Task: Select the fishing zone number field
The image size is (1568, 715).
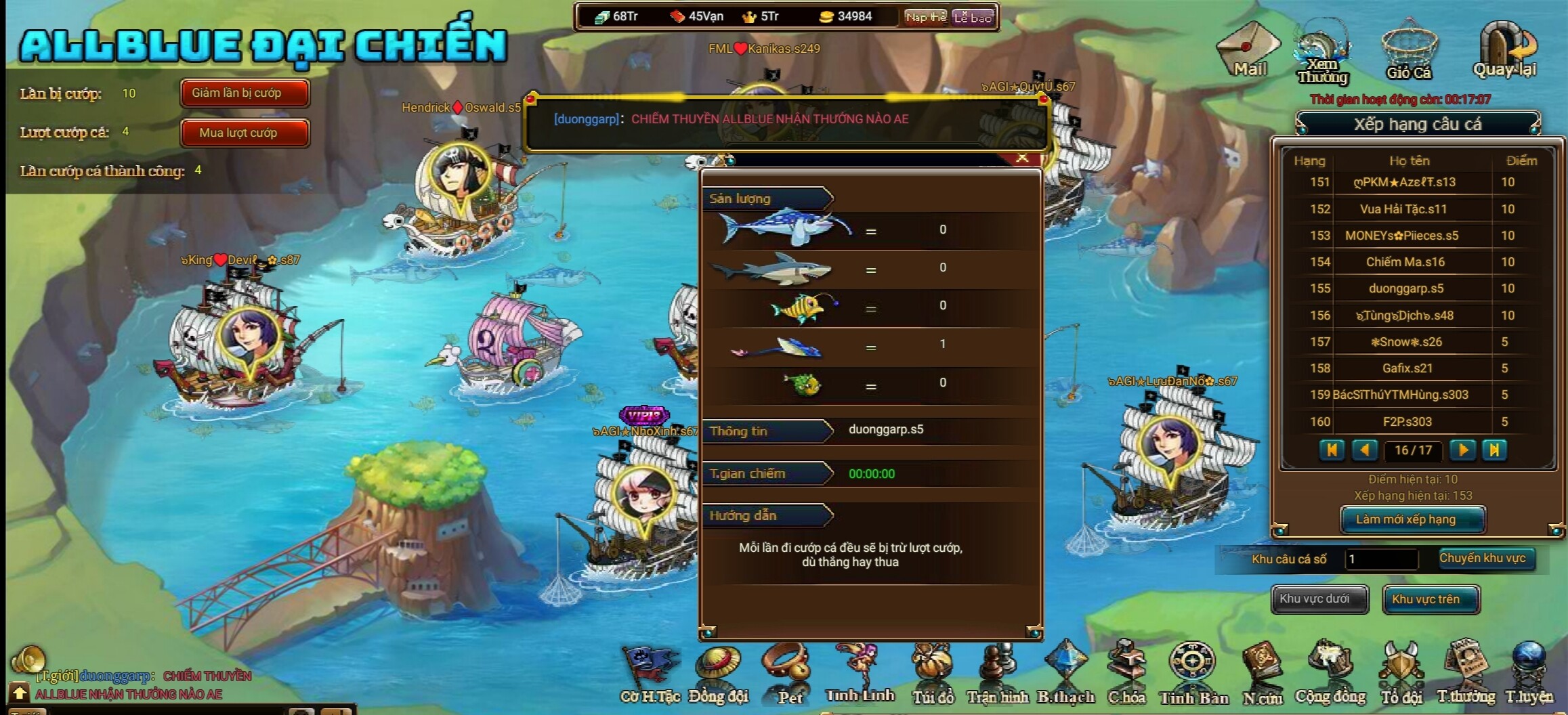Action: pos(1380,559)
